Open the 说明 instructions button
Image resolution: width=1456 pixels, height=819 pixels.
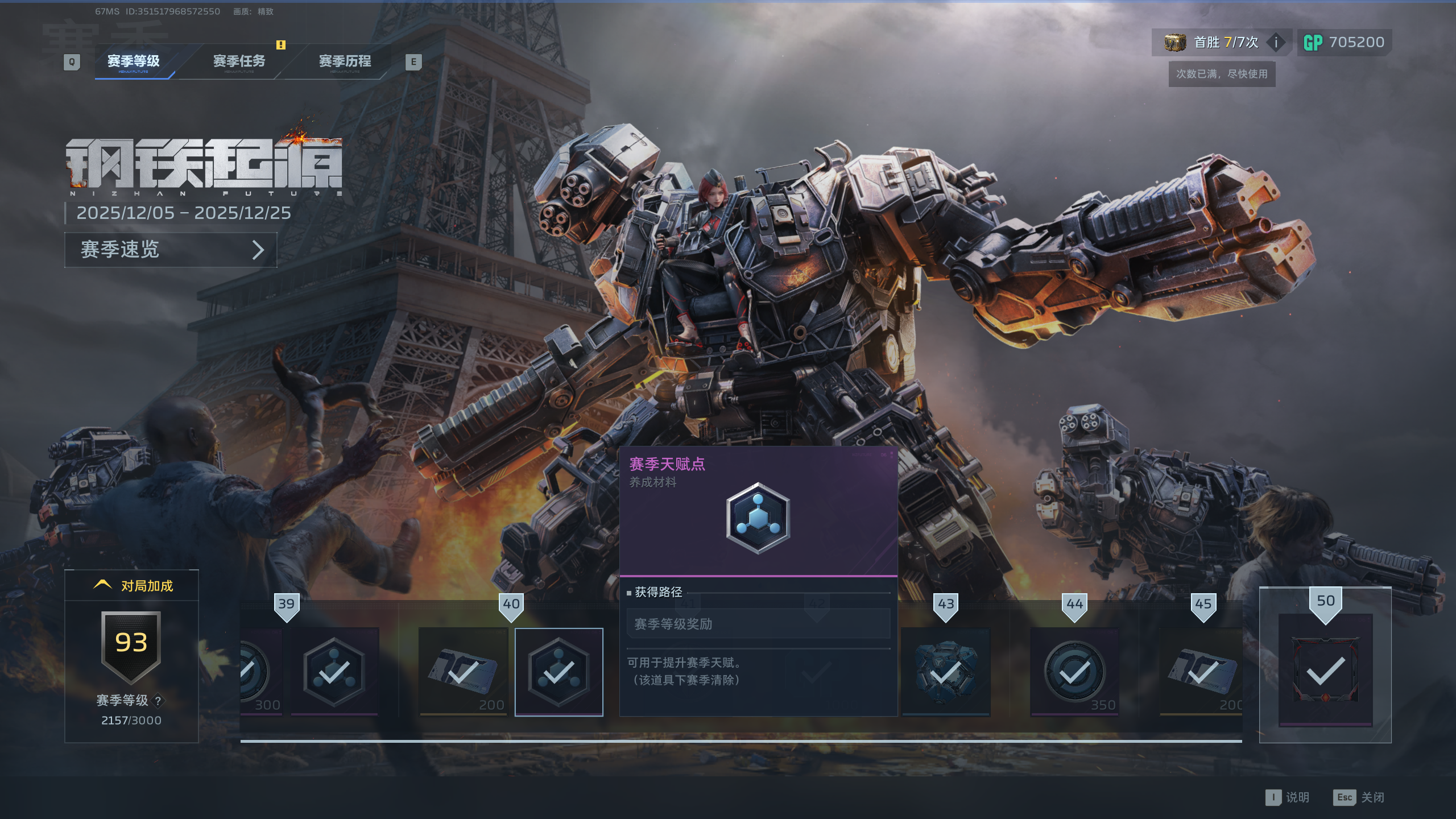point(1288,797)
